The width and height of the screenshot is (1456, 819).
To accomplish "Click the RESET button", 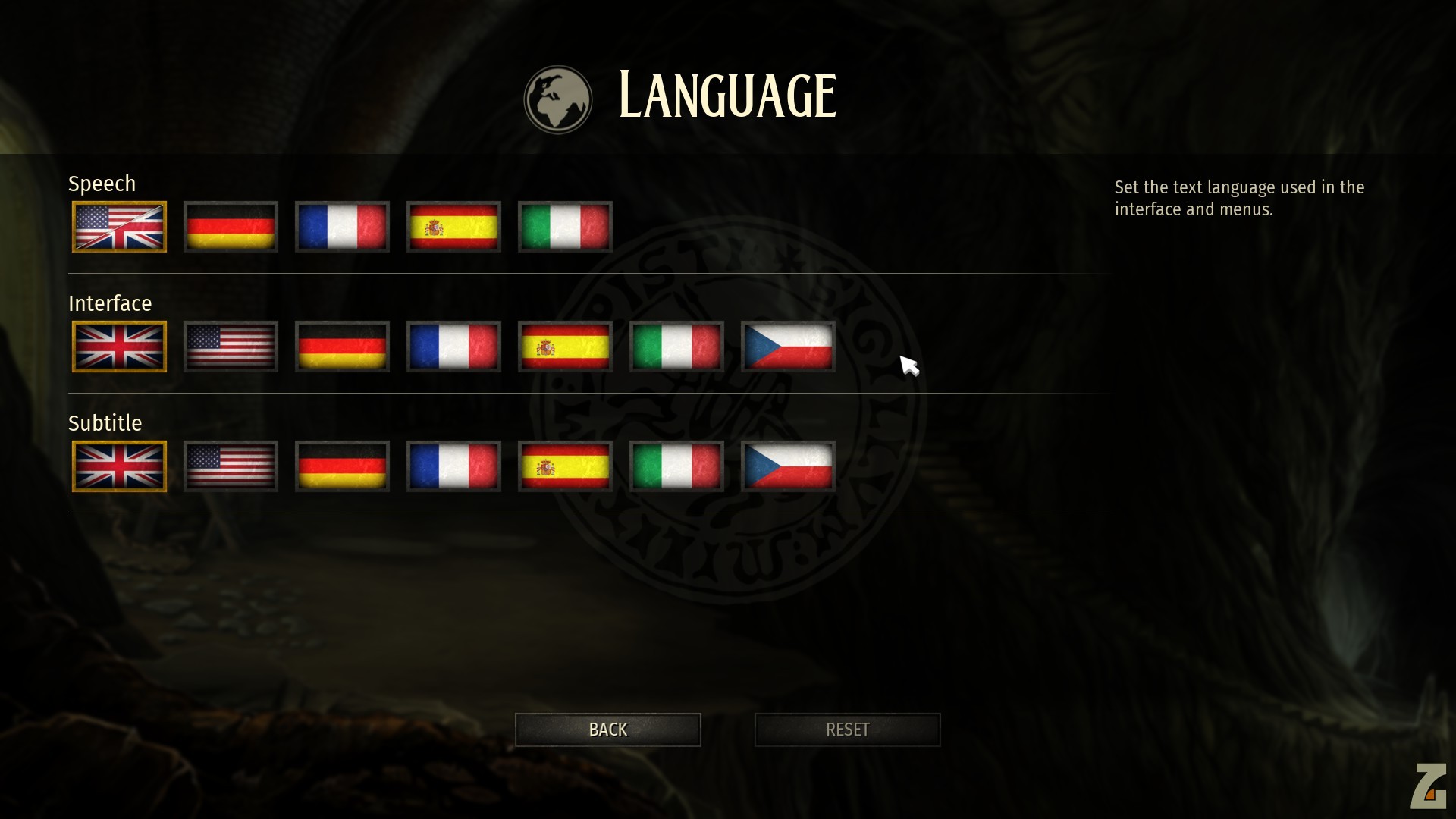I will tap(847, 730).
